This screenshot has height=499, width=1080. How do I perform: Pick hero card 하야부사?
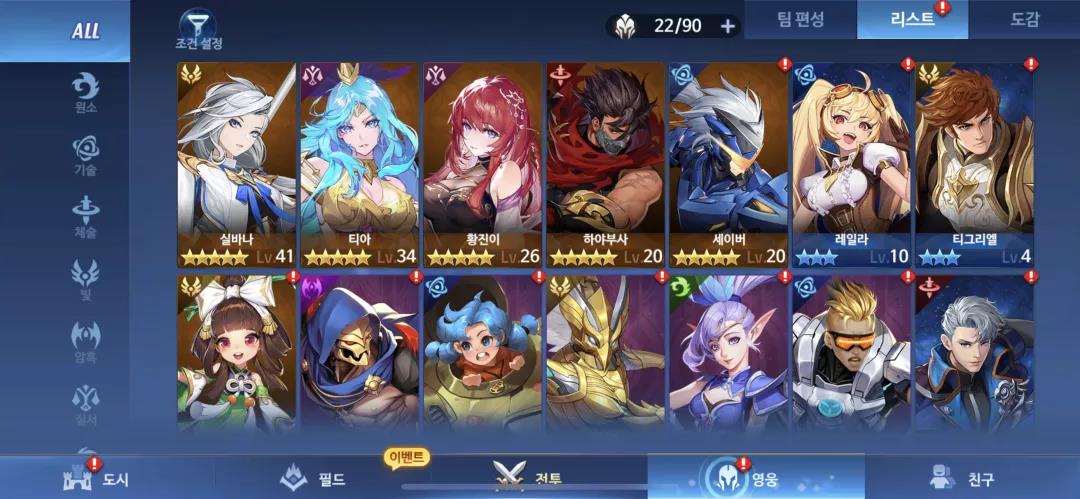click(605, 165)
